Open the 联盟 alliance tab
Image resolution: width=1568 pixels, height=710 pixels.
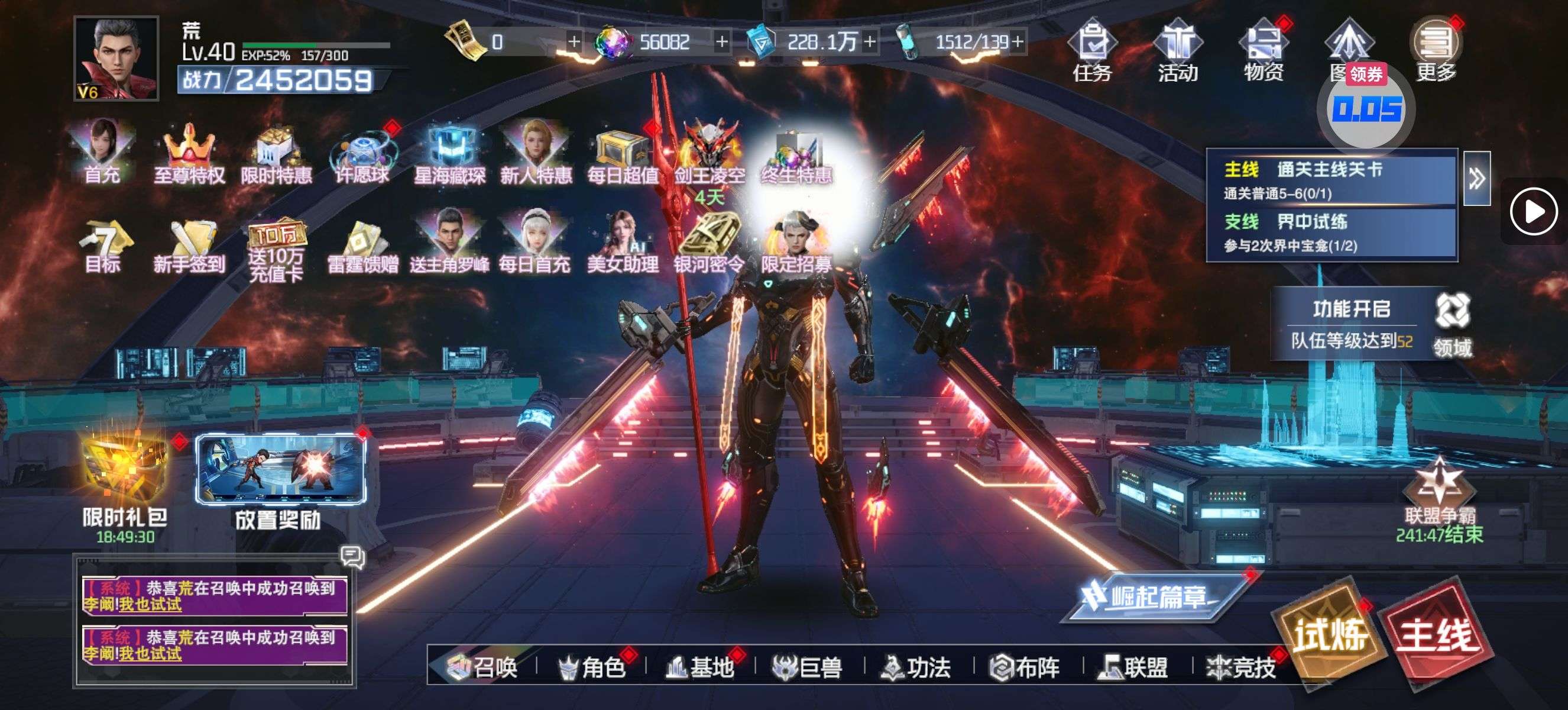1134,667
